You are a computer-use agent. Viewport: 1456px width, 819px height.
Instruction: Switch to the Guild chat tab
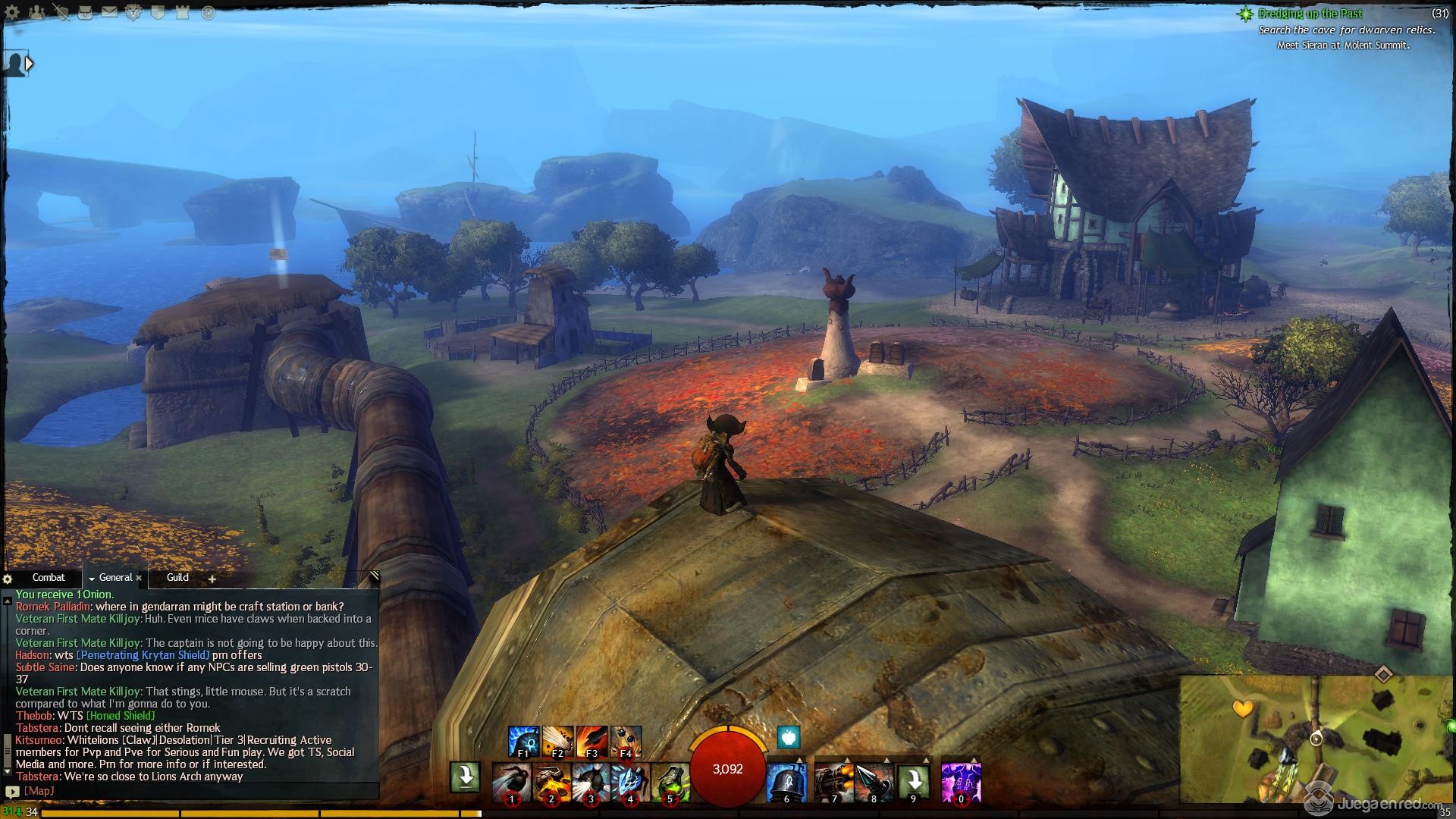[177, 578]
